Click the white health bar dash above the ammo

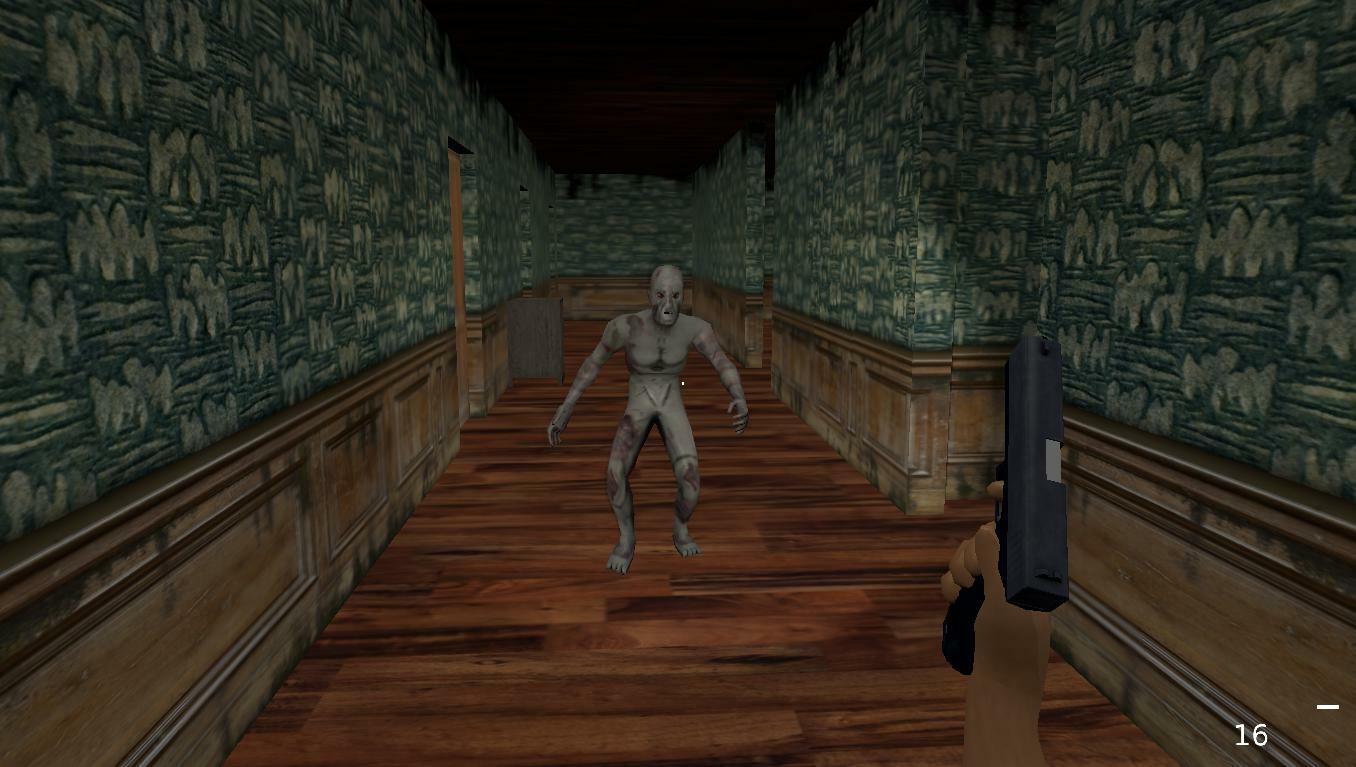click(1330, 707)
